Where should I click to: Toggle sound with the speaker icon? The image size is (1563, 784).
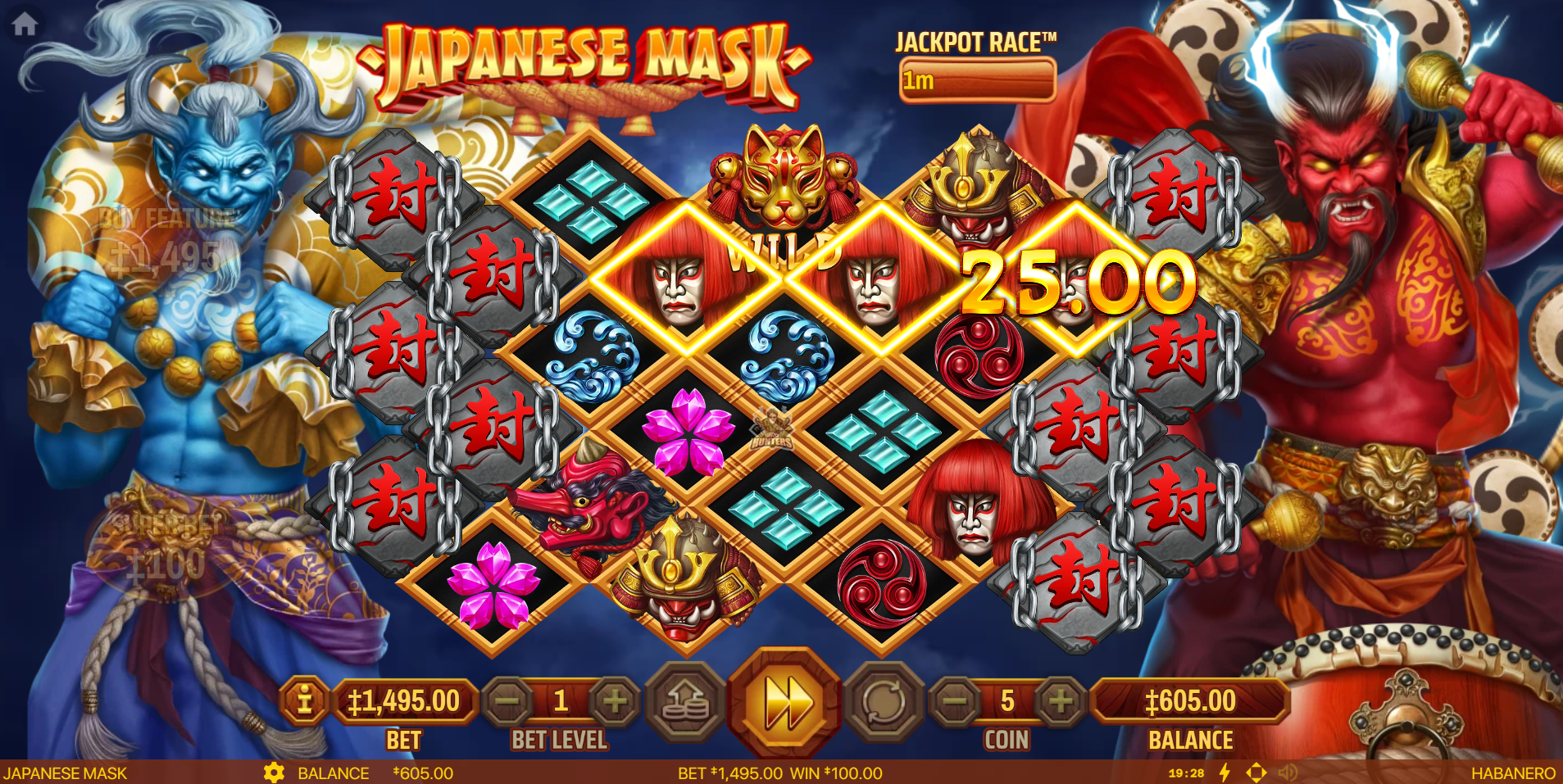[1288, 773]
